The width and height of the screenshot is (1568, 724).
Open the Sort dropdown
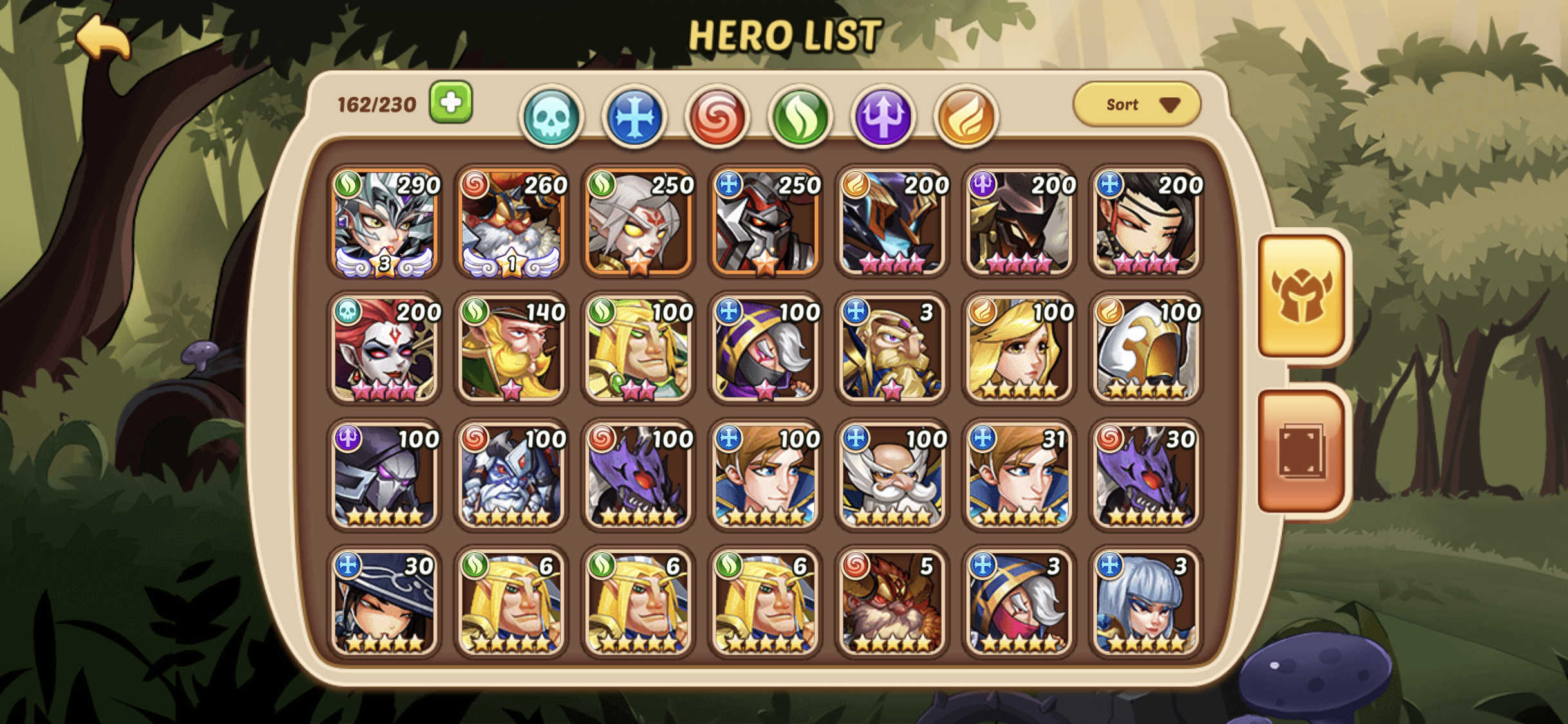1137,104
